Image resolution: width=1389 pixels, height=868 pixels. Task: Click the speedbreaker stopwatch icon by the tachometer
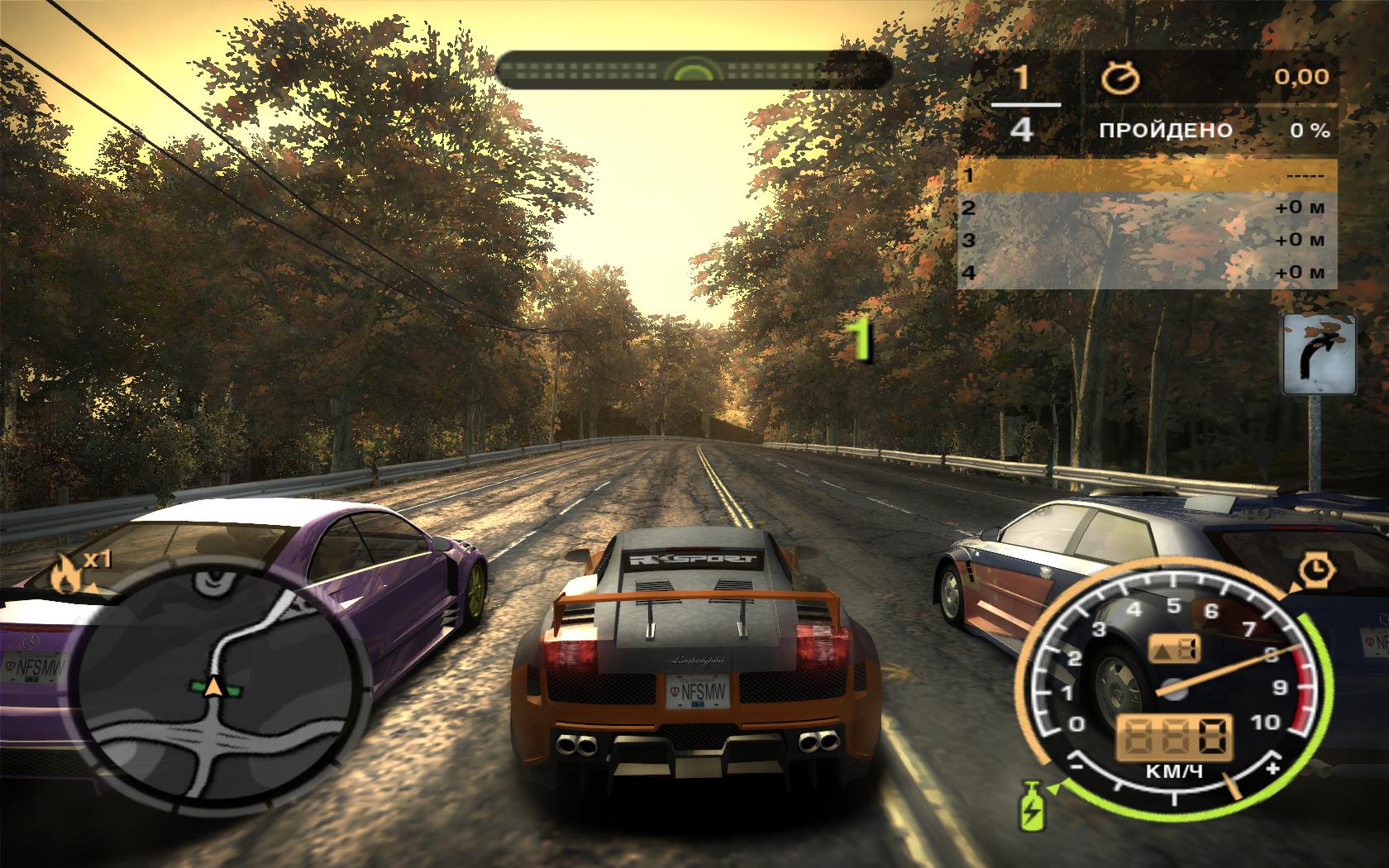[1314, 570]
